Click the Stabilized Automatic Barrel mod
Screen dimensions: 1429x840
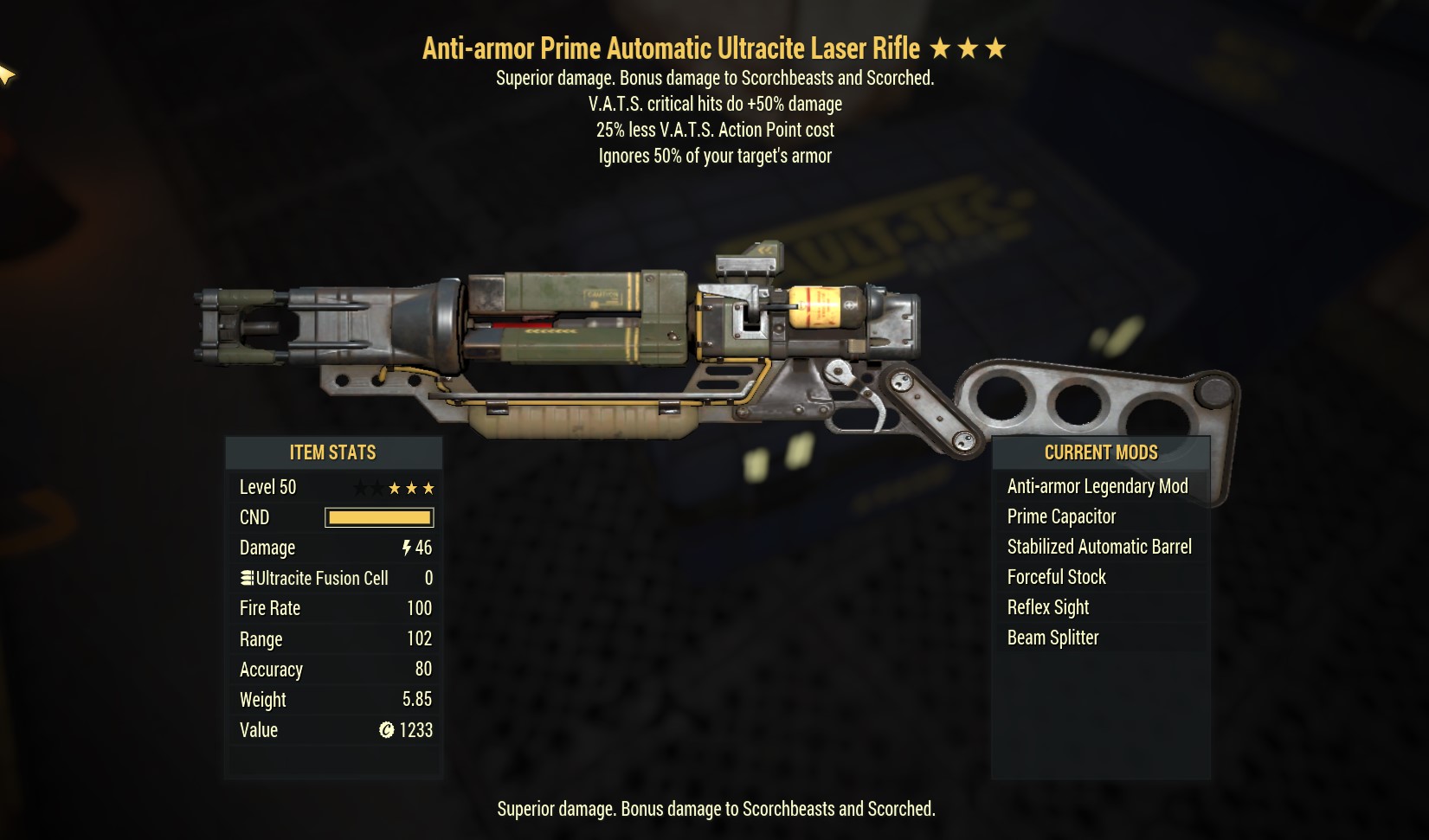coord(1099,548)
